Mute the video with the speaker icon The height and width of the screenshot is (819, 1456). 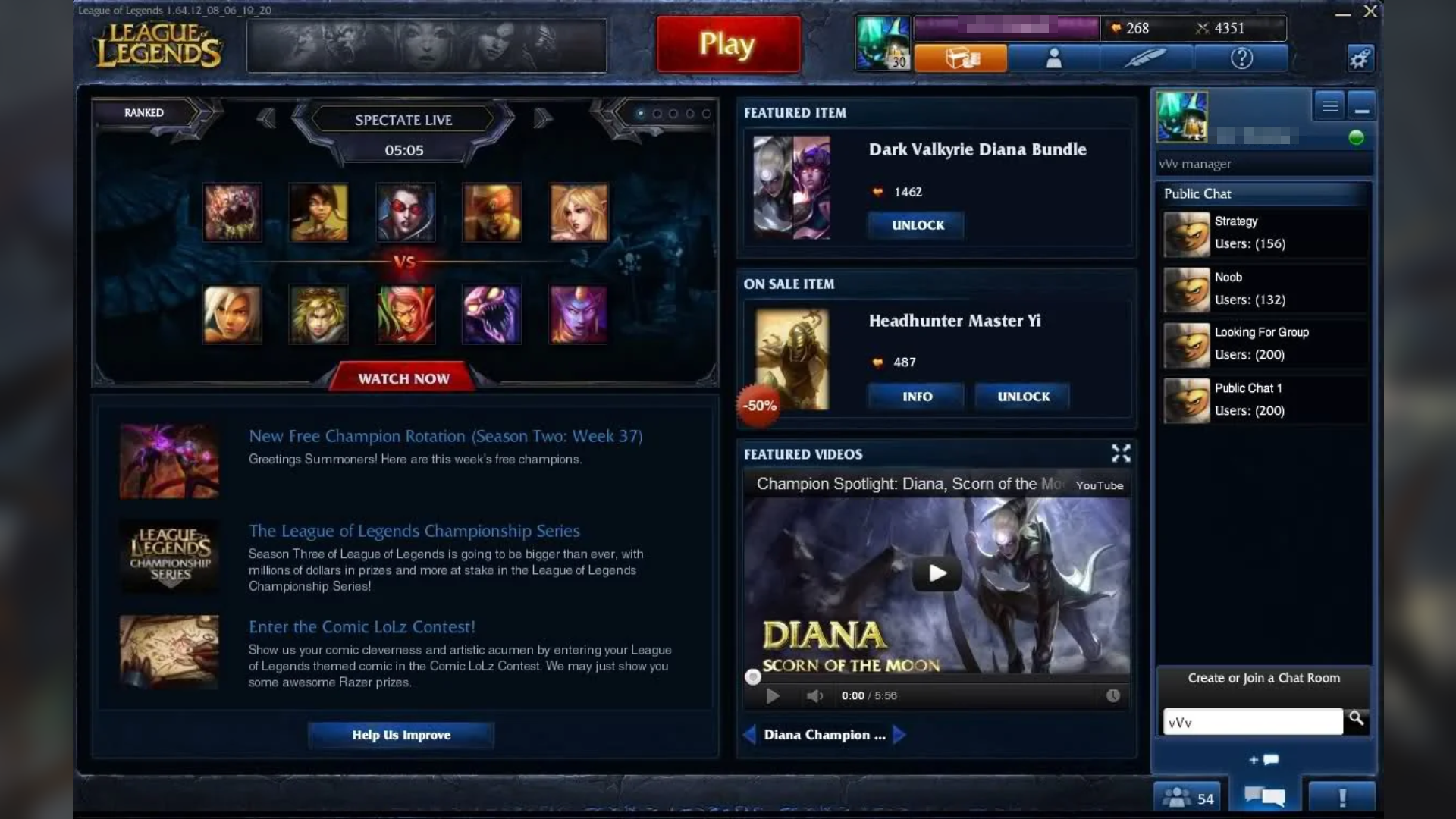[814, 695]
